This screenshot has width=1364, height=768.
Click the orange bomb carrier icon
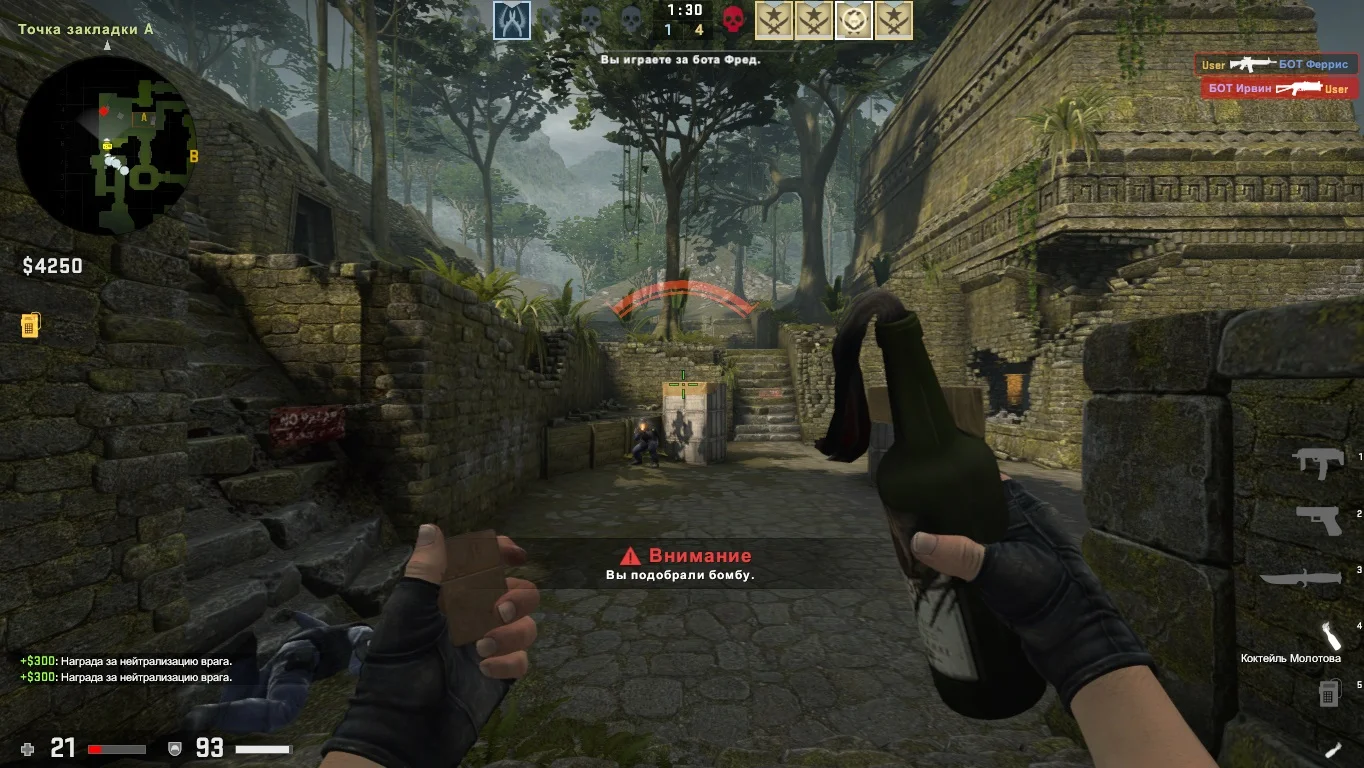tap(30, 325)
